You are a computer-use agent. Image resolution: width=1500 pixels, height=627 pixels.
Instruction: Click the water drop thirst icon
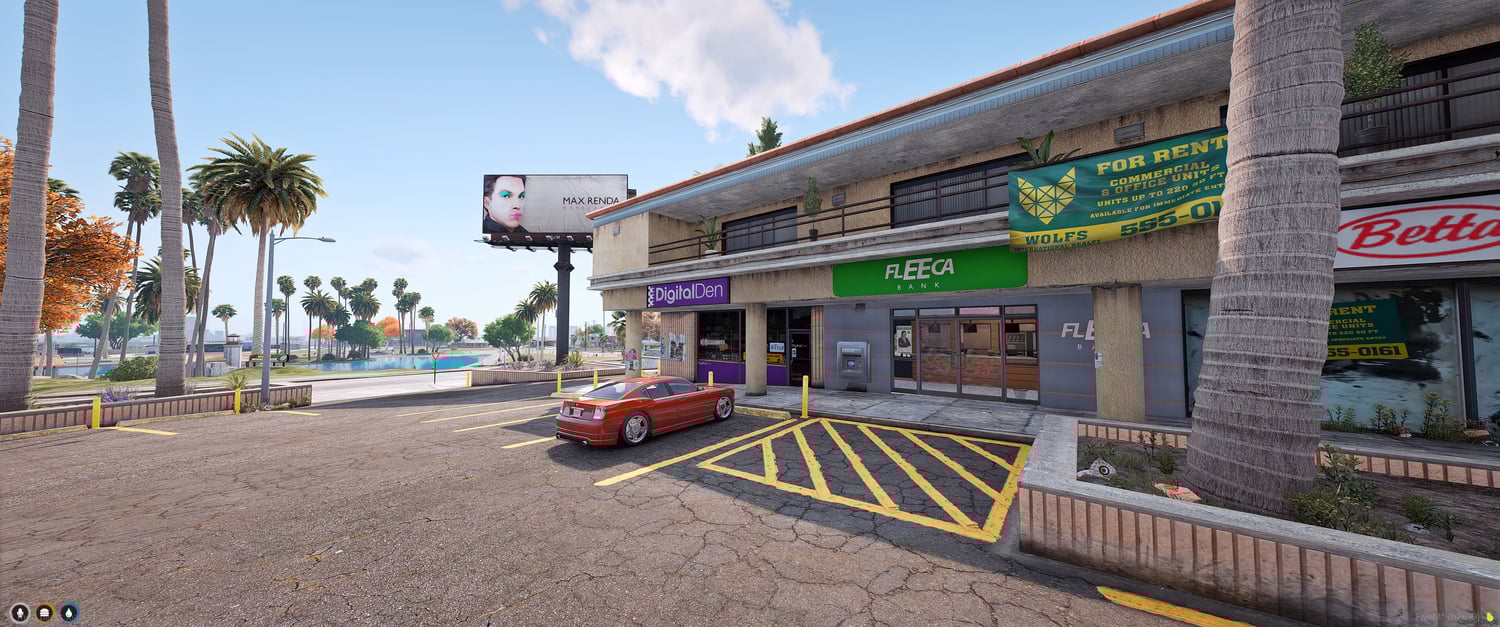click(69, 612)
